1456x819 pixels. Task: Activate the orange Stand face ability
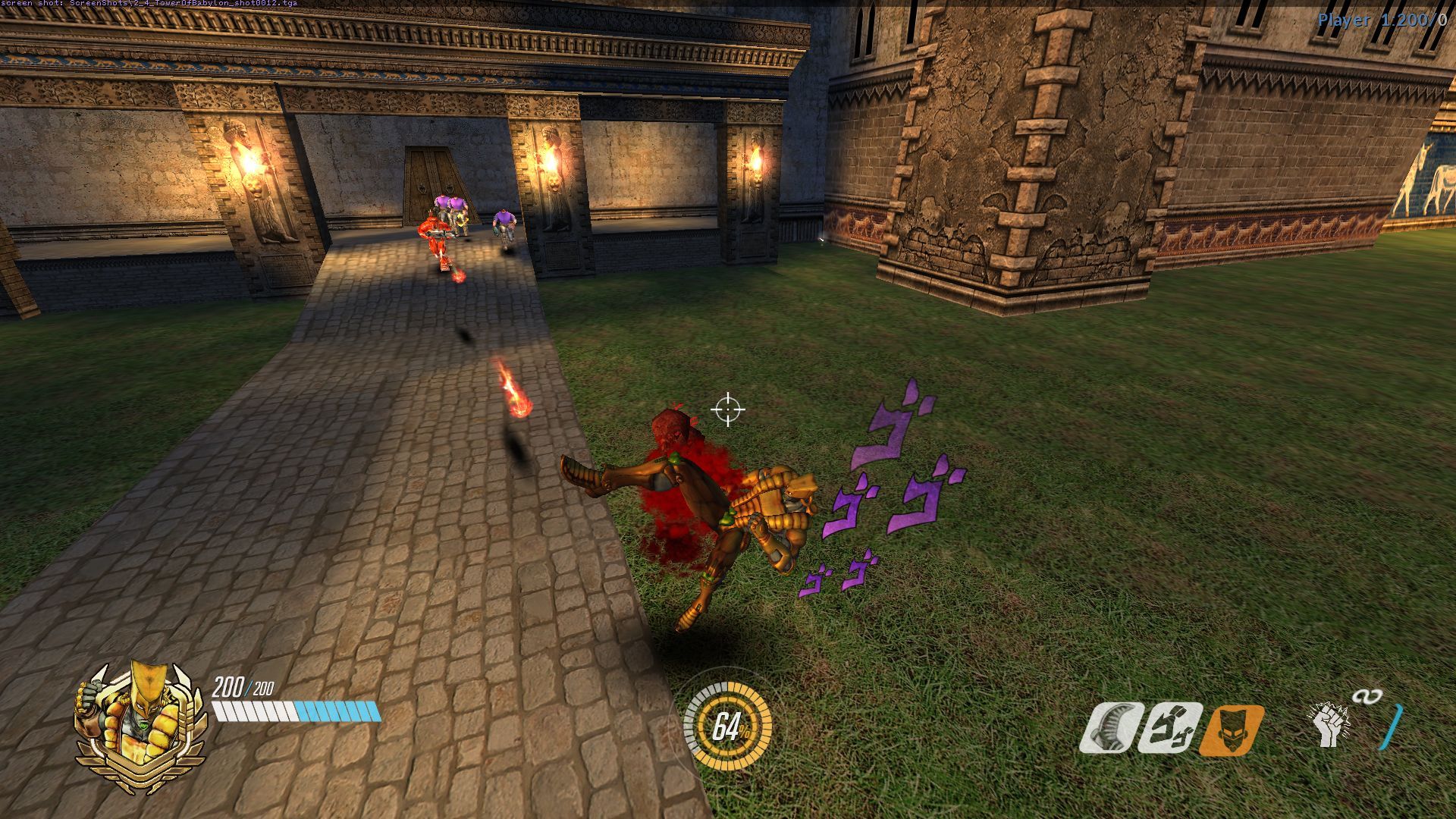[1232, 730]
